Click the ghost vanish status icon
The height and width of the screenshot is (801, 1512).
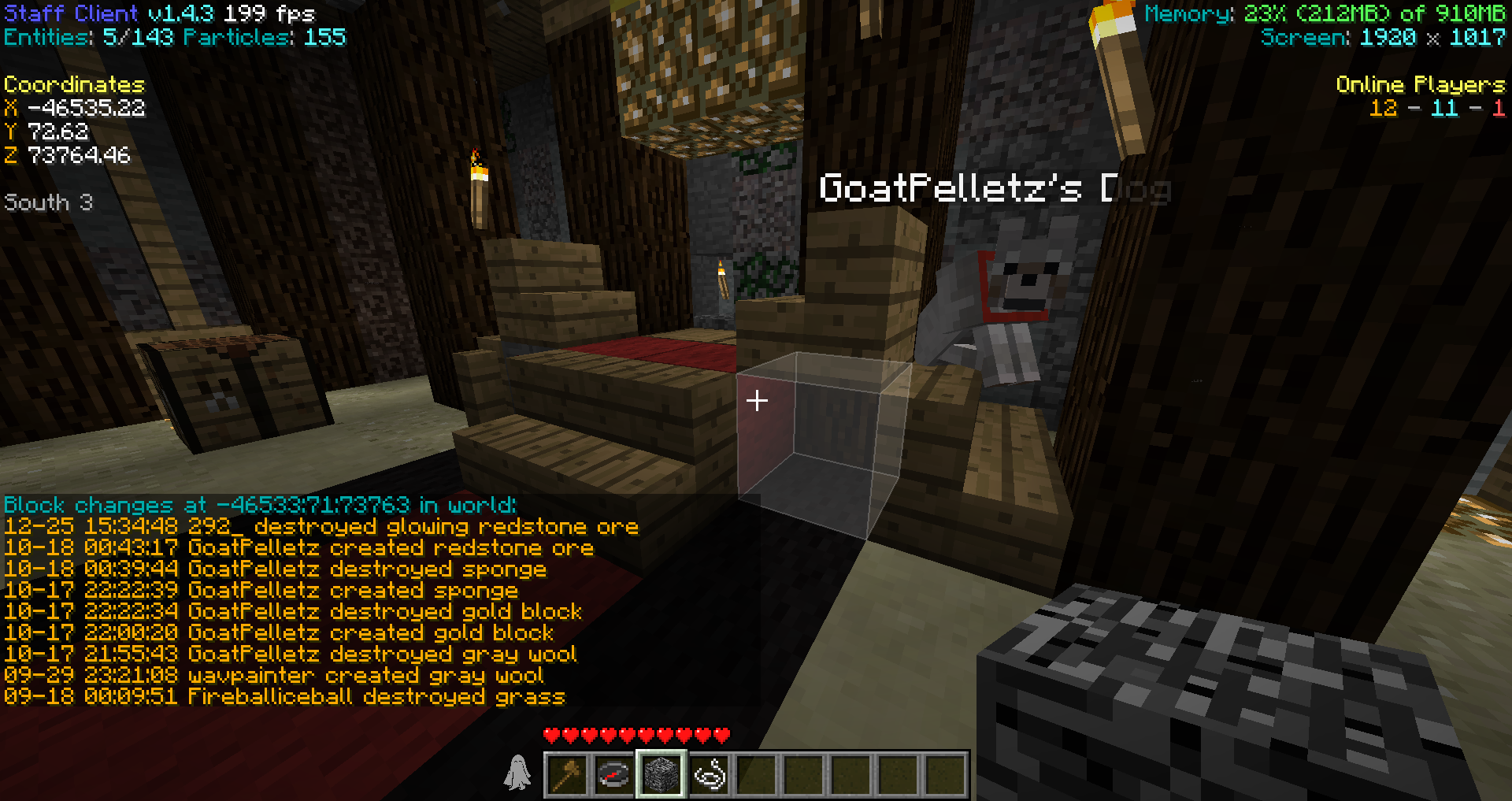coord(517,773)
